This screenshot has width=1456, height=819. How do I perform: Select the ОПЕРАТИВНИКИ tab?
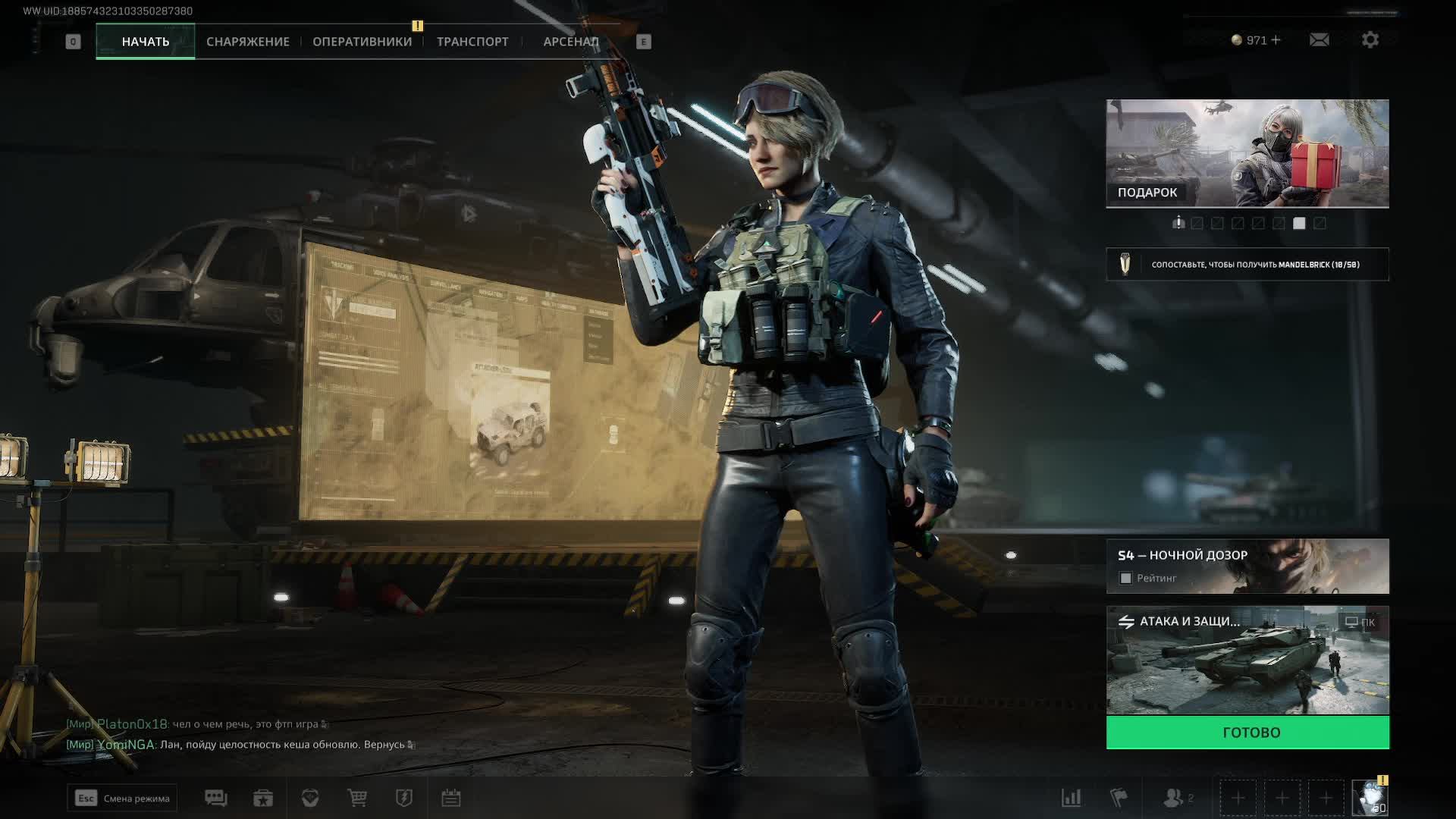[x=362, y=42]
